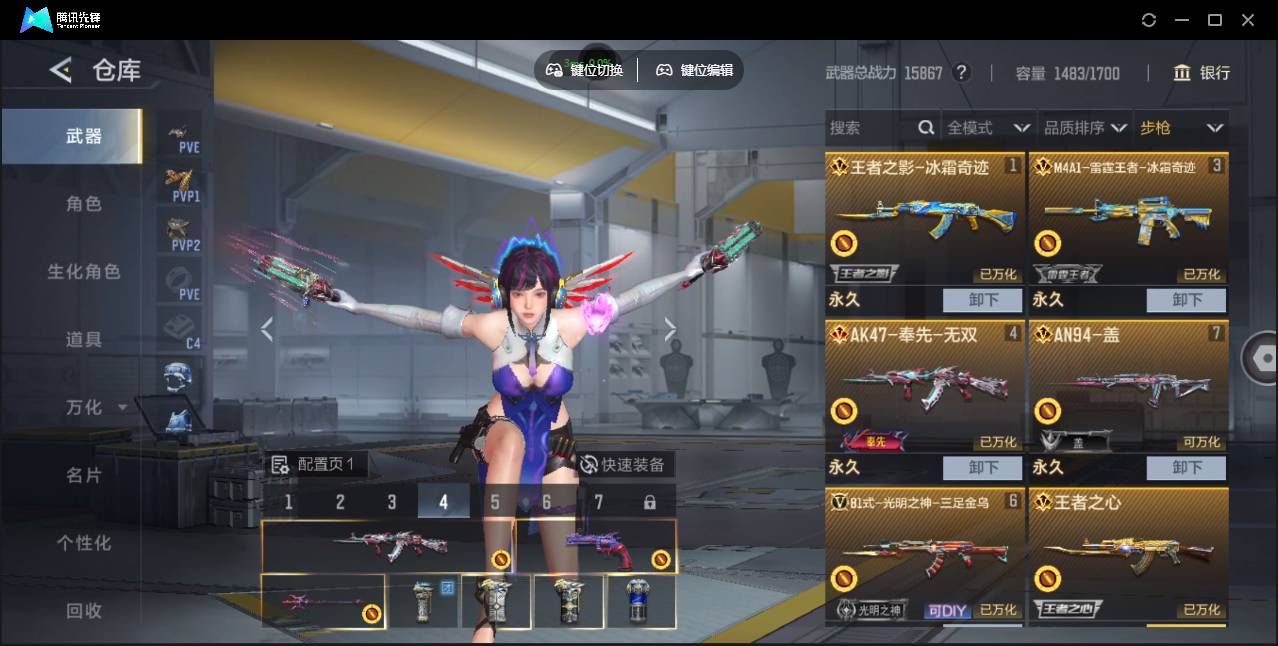
Task: Open 键位编辑 key editor
Action: (695, 70)
